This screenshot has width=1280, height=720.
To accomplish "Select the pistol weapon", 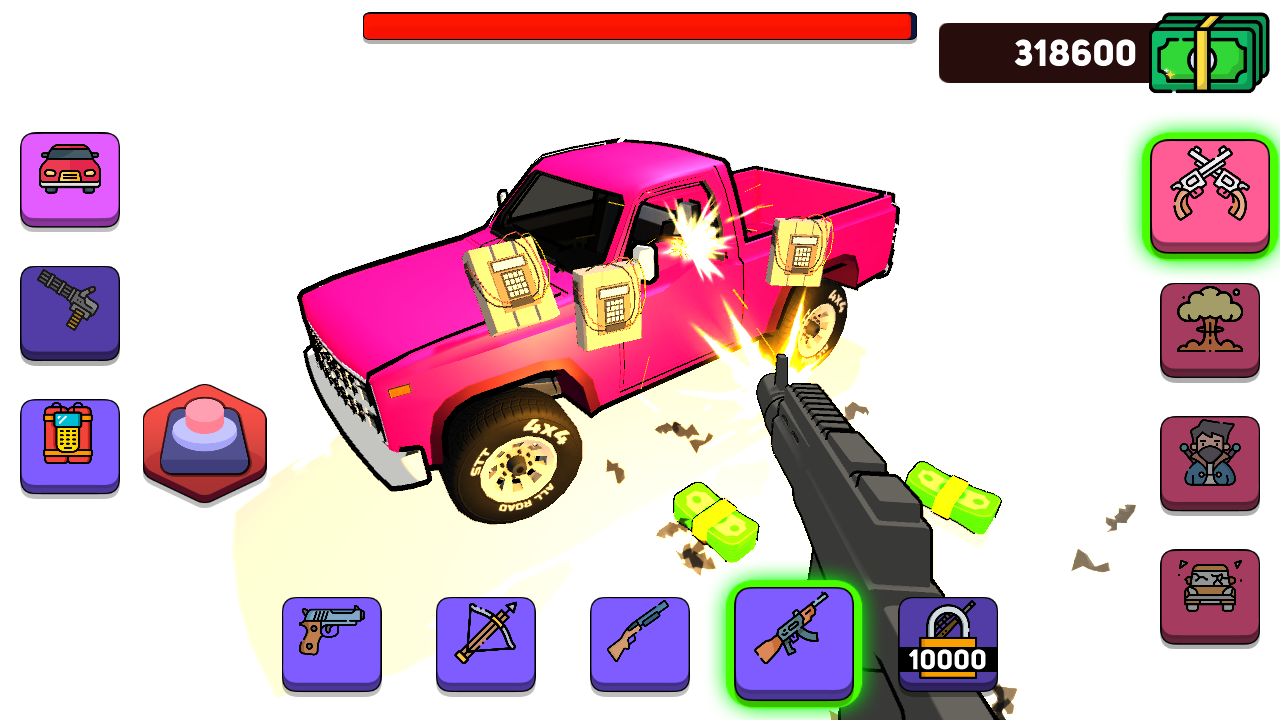I will 331,641.
